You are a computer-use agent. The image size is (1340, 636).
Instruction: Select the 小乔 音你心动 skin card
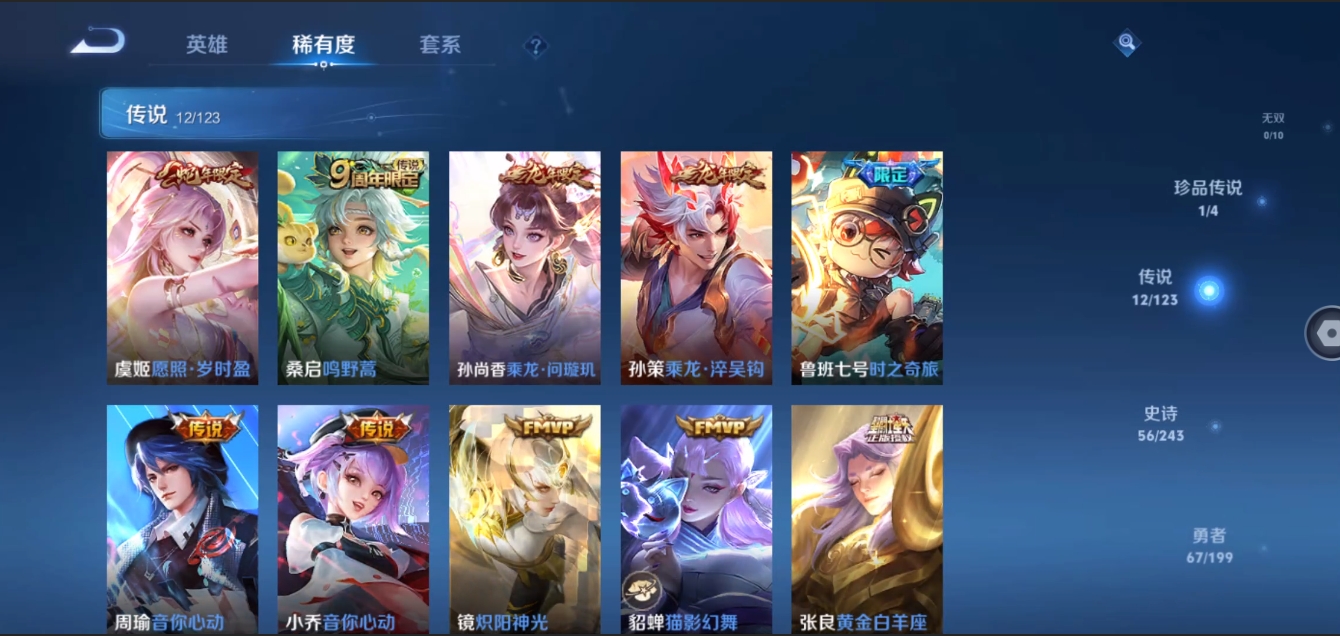click(x=353, y=518)
